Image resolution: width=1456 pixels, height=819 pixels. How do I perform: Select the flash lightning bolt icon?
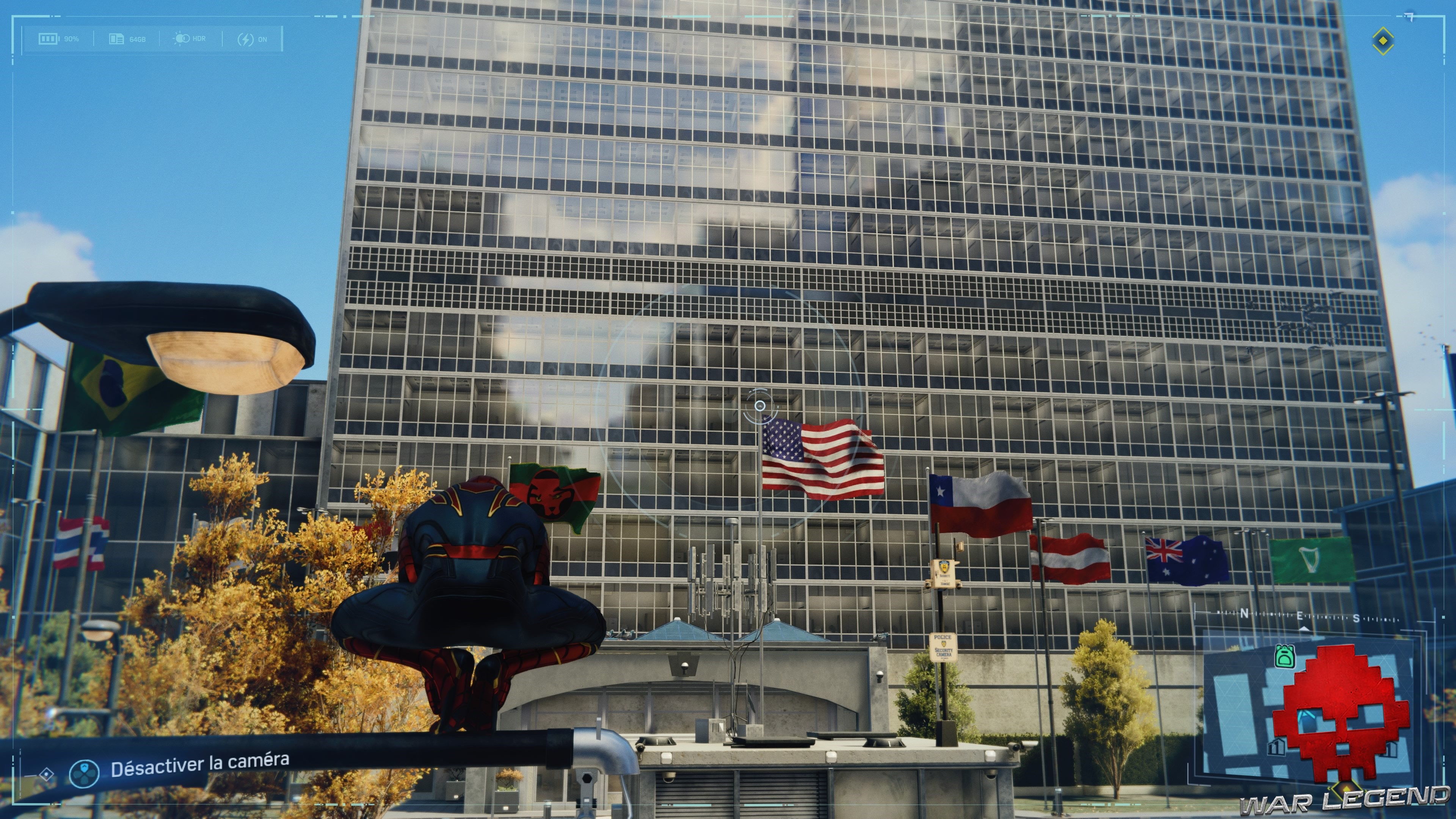pos(246,39)
